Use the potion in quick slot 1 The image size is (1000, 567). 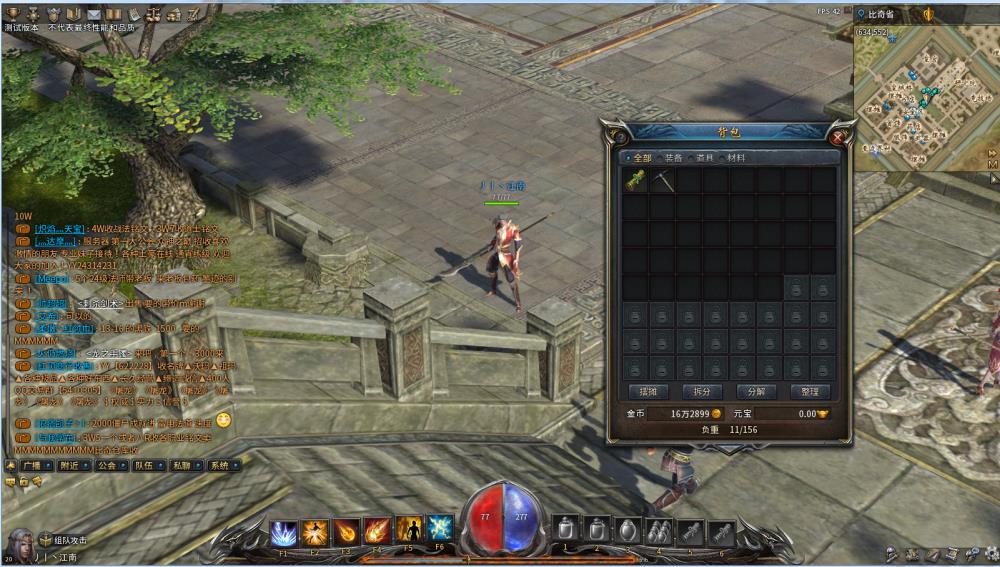point(566,530)
